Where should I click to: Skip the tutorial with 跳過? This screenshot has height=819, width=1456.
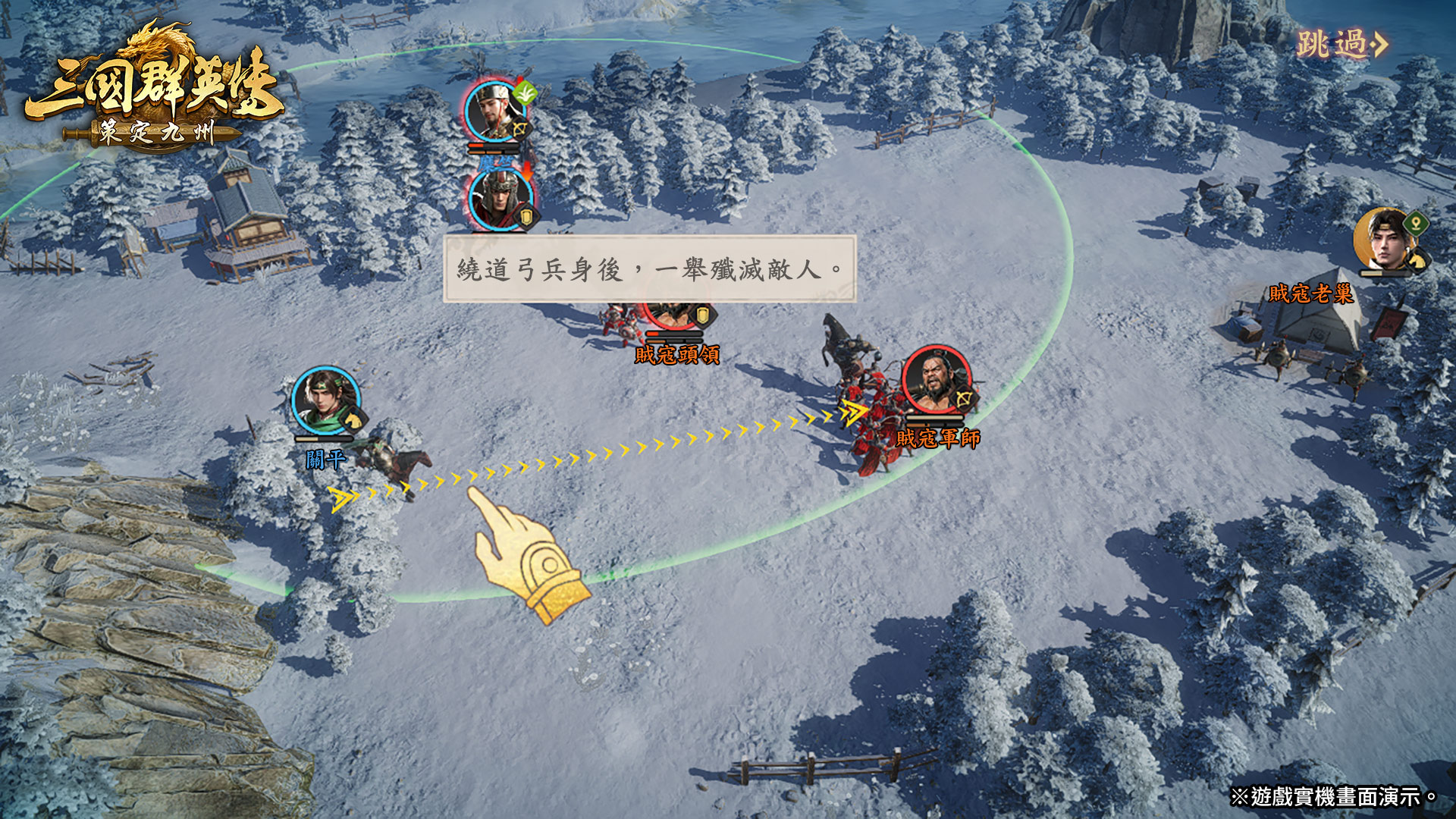point(1341,45)
